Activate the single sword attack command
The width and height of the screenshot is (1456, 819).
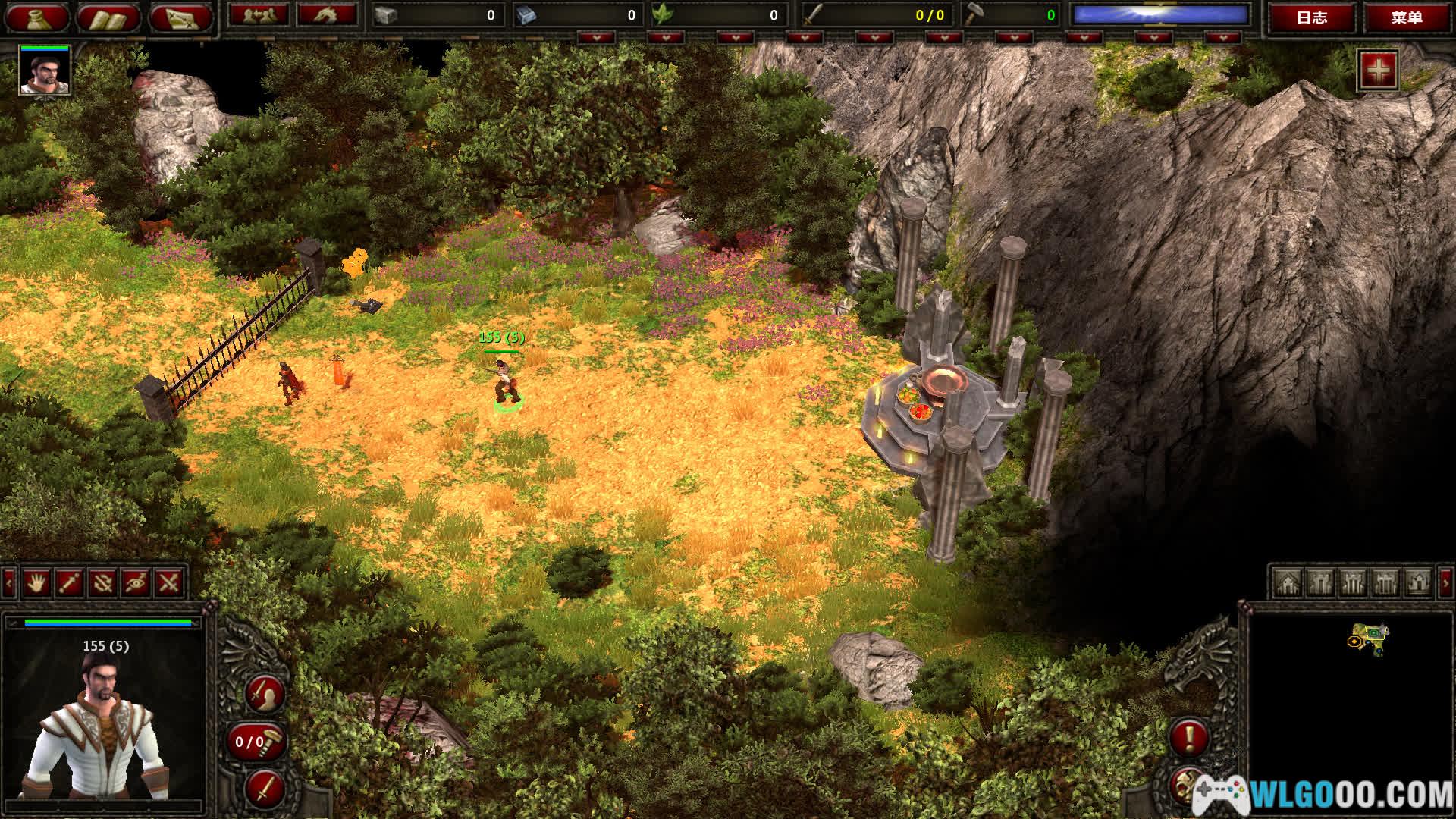70,582
